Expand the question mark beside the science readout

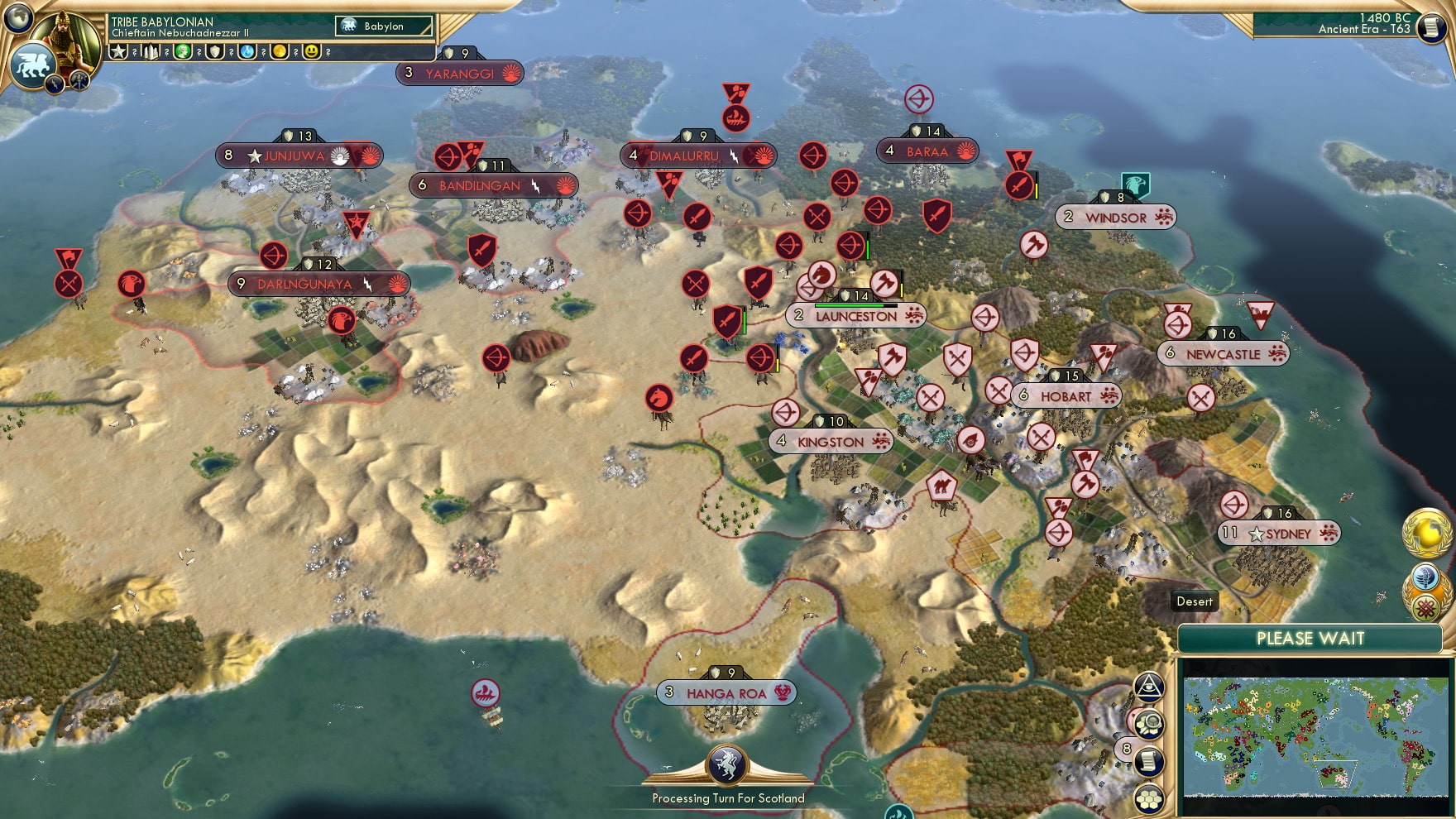[263, 52]
